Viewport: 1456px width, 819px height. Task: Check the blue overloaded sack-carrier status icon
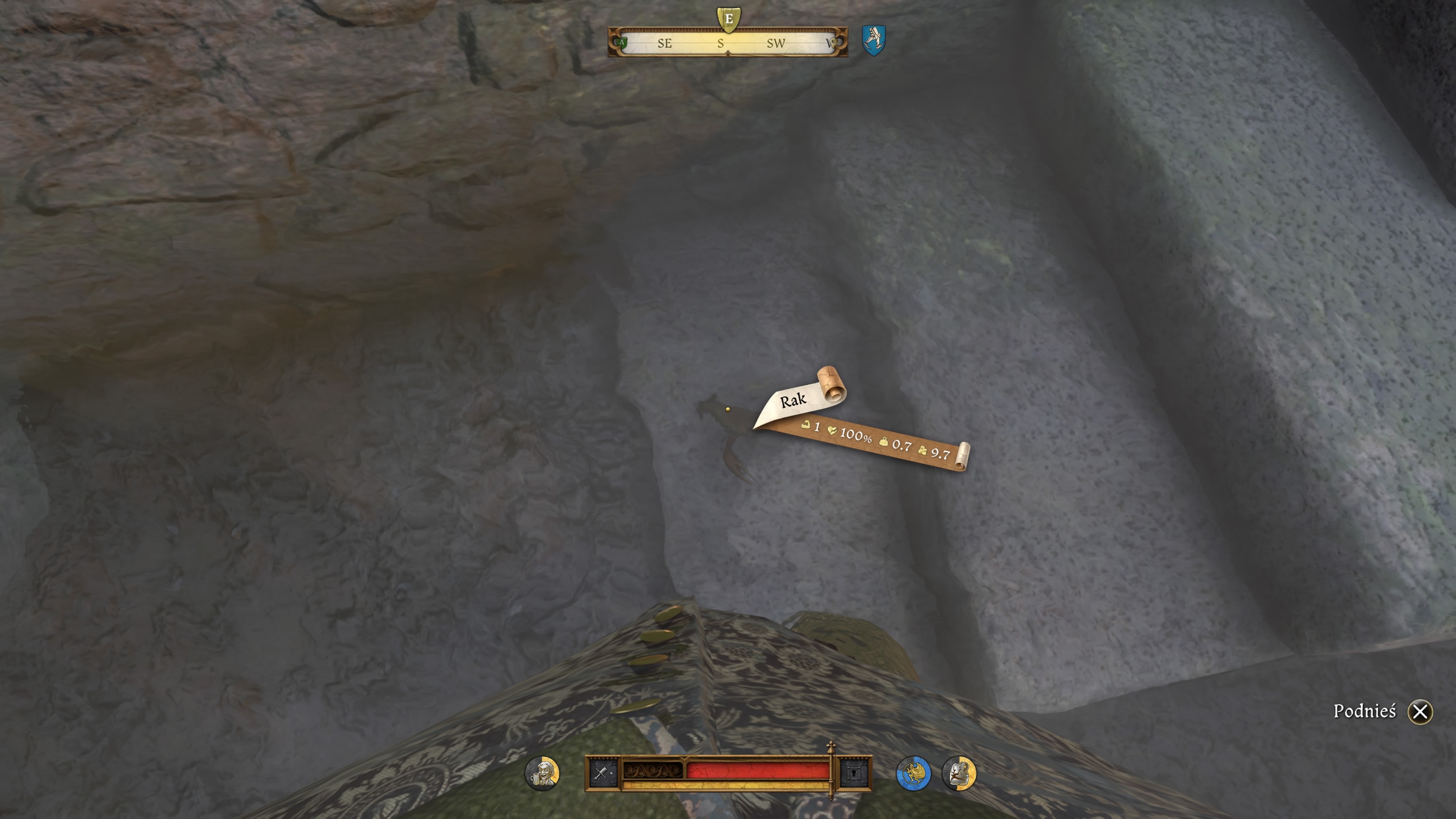pyautogui.click(x=913, y=773)
